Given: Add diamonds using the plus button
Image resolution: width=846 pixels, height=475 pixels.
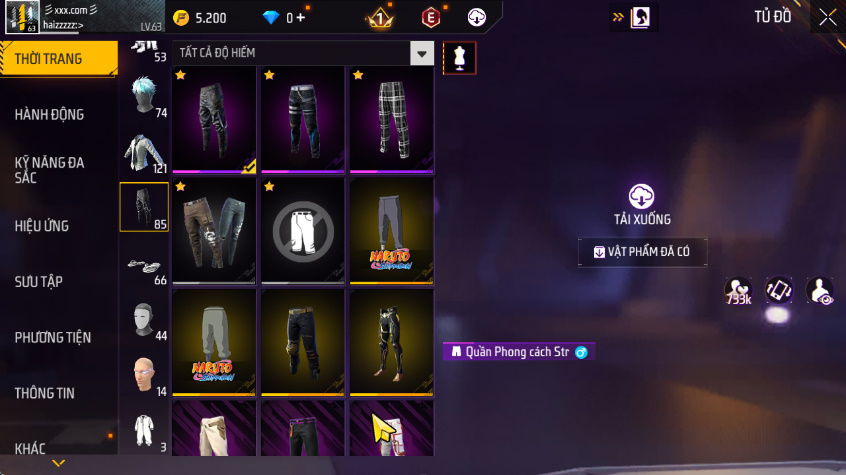Looking at the screenshot, I should pyautogui.click(x=300, y=17).
